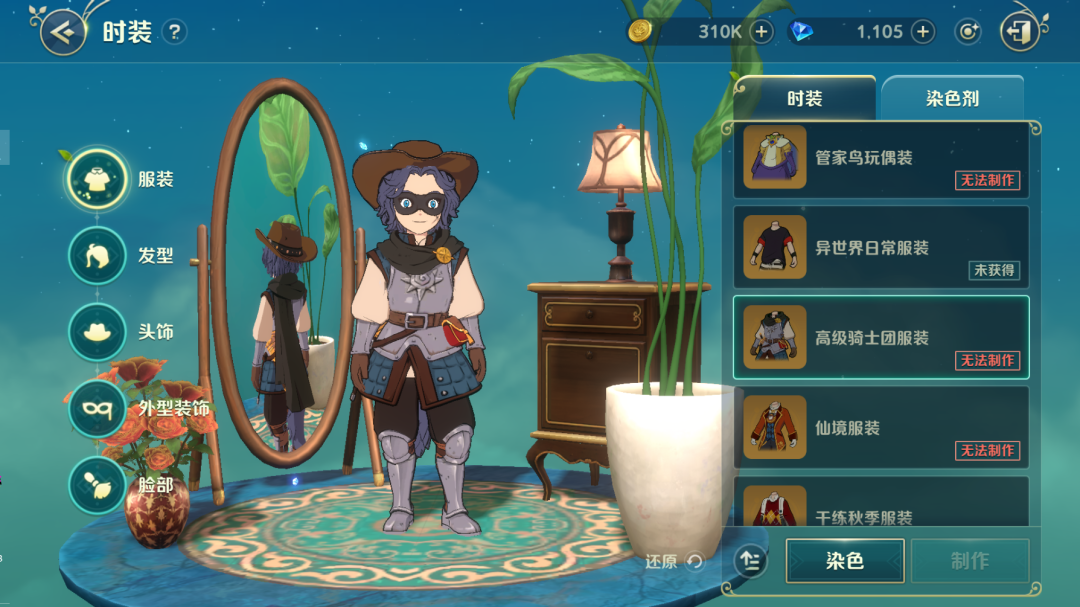1080x607 pixels.
Task: Open the 服装 clothing category
Action: tap(98, 180)
